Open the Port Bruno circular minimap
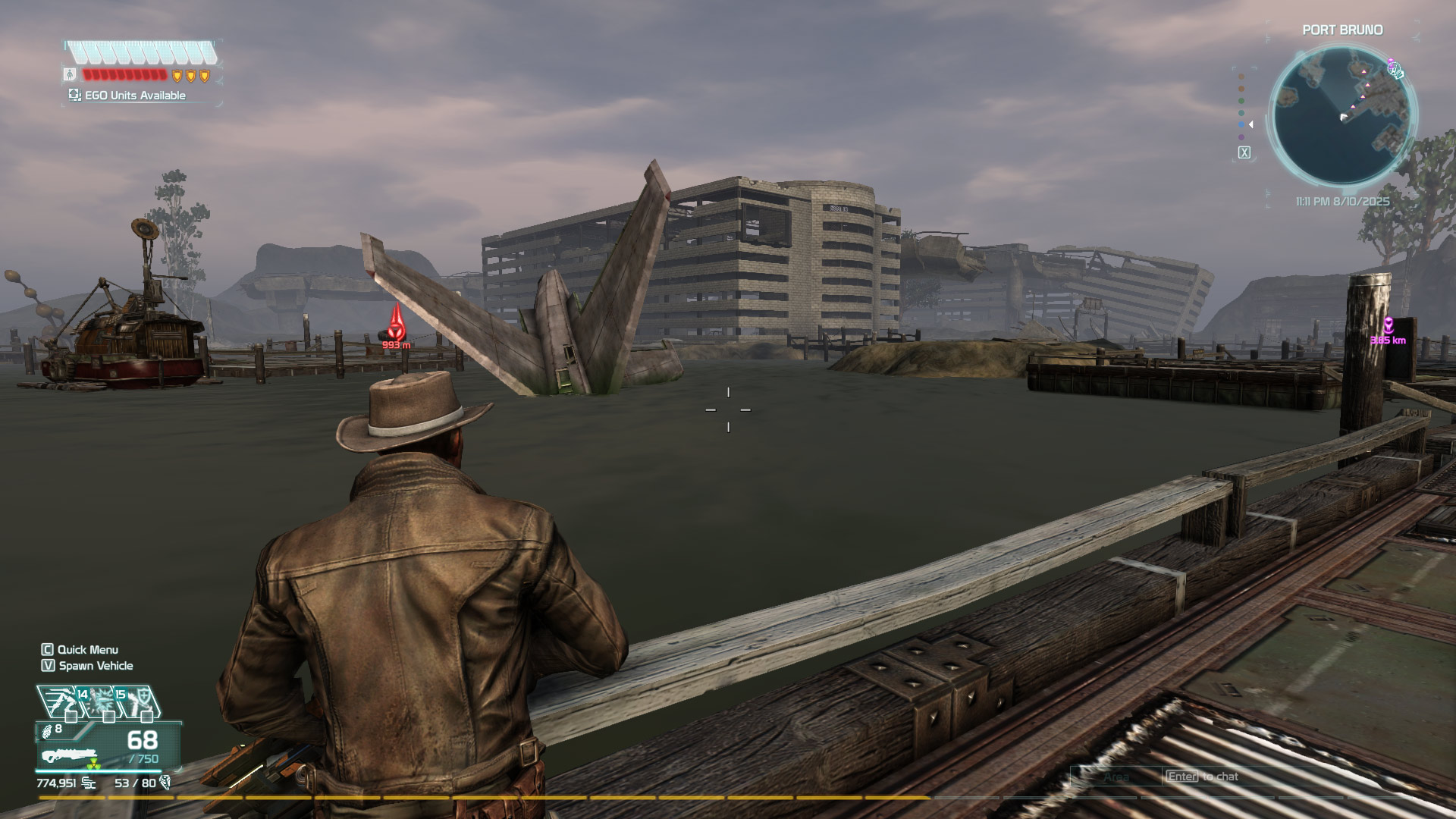Viewport: 1456px width, 819px height. click(1341, 115)
